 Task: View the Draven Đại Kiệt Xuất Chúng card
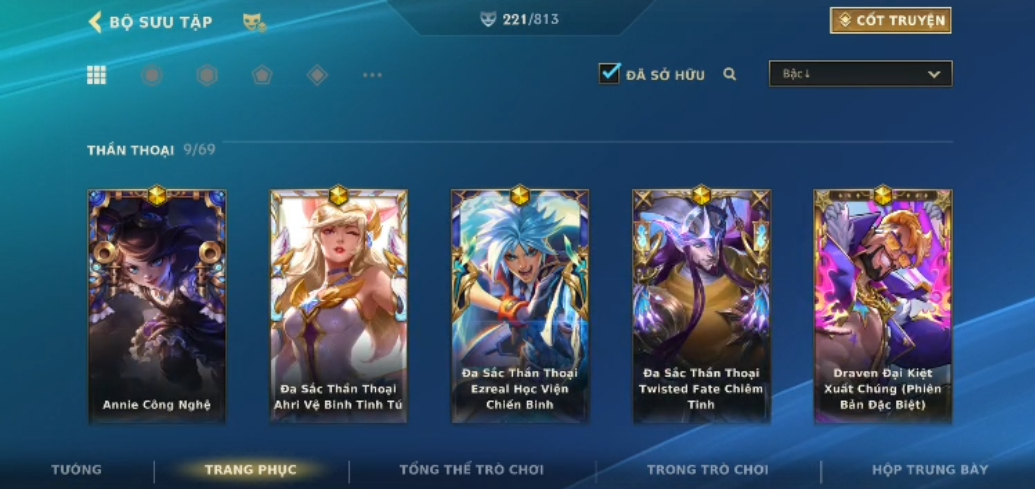(x=882, y=305)
